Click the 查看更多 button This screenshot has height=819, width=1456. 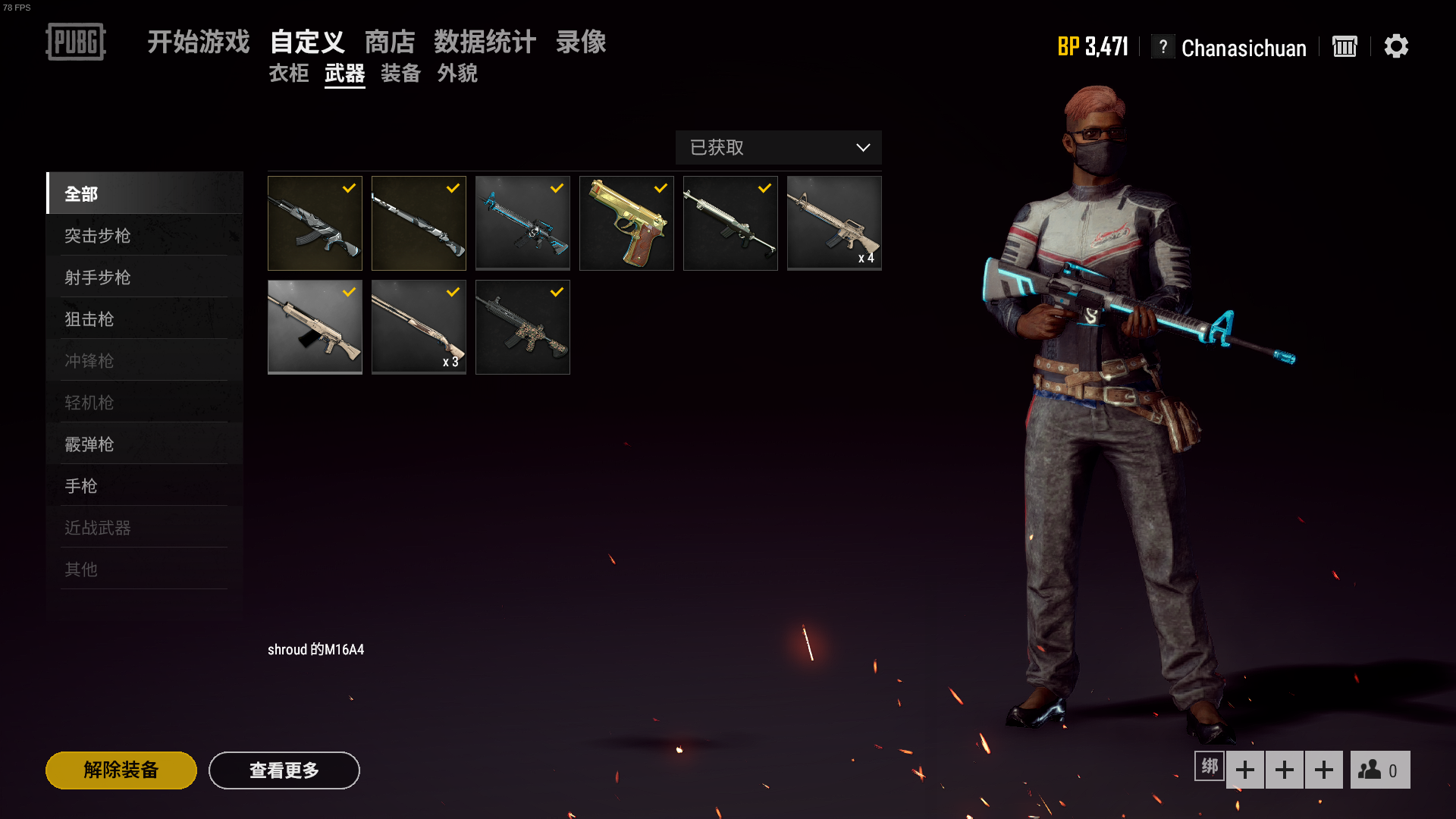(x=284, y=770)
